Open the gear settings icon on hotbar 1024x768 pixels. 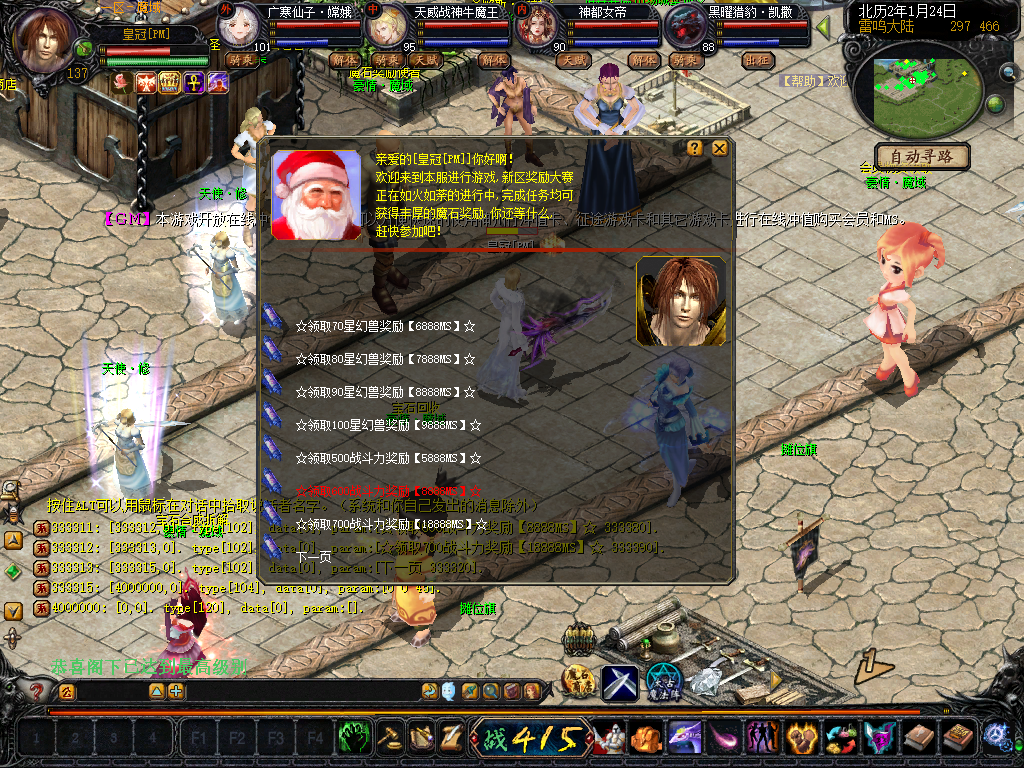tap(995, 738)
